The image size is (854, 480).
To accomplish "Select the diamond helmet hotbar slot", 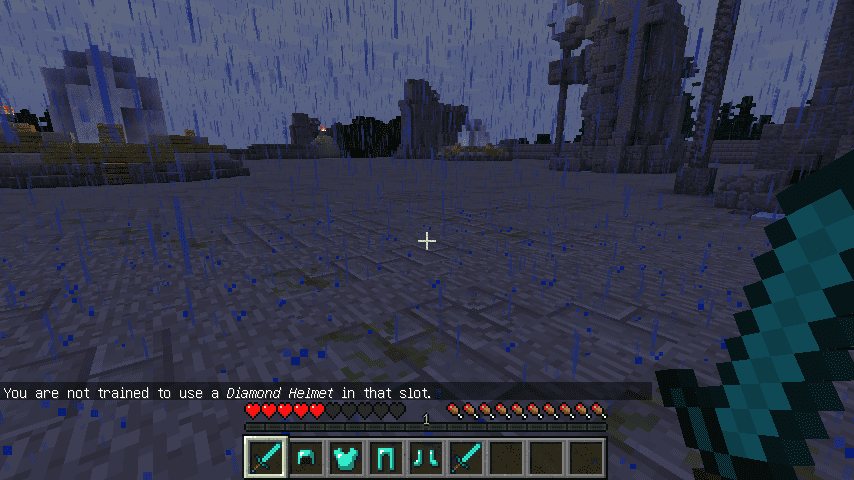I will (x=306, y=457).
